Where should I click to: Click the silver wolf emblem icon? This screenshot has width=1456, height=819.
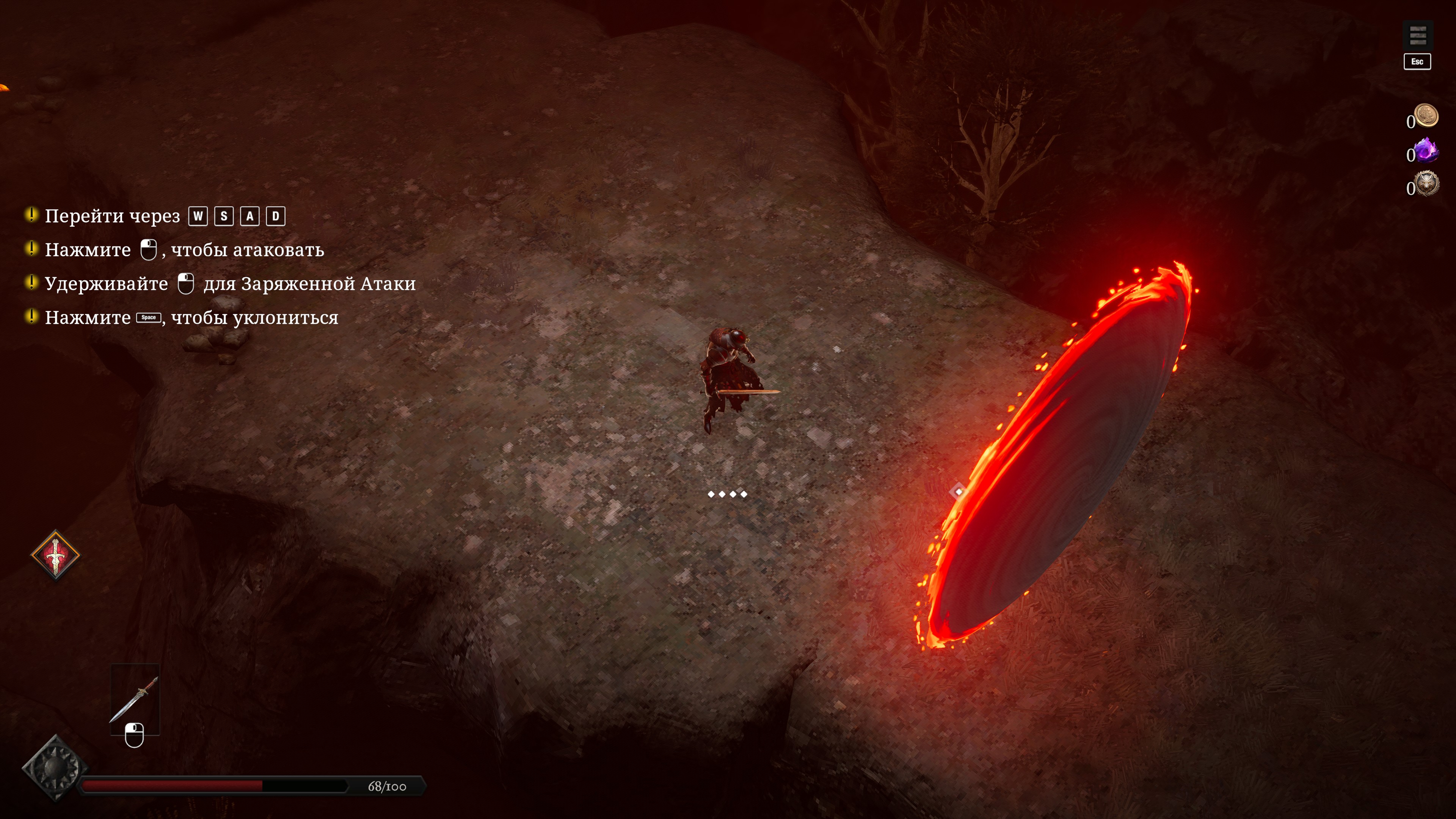coord(1426,184)
